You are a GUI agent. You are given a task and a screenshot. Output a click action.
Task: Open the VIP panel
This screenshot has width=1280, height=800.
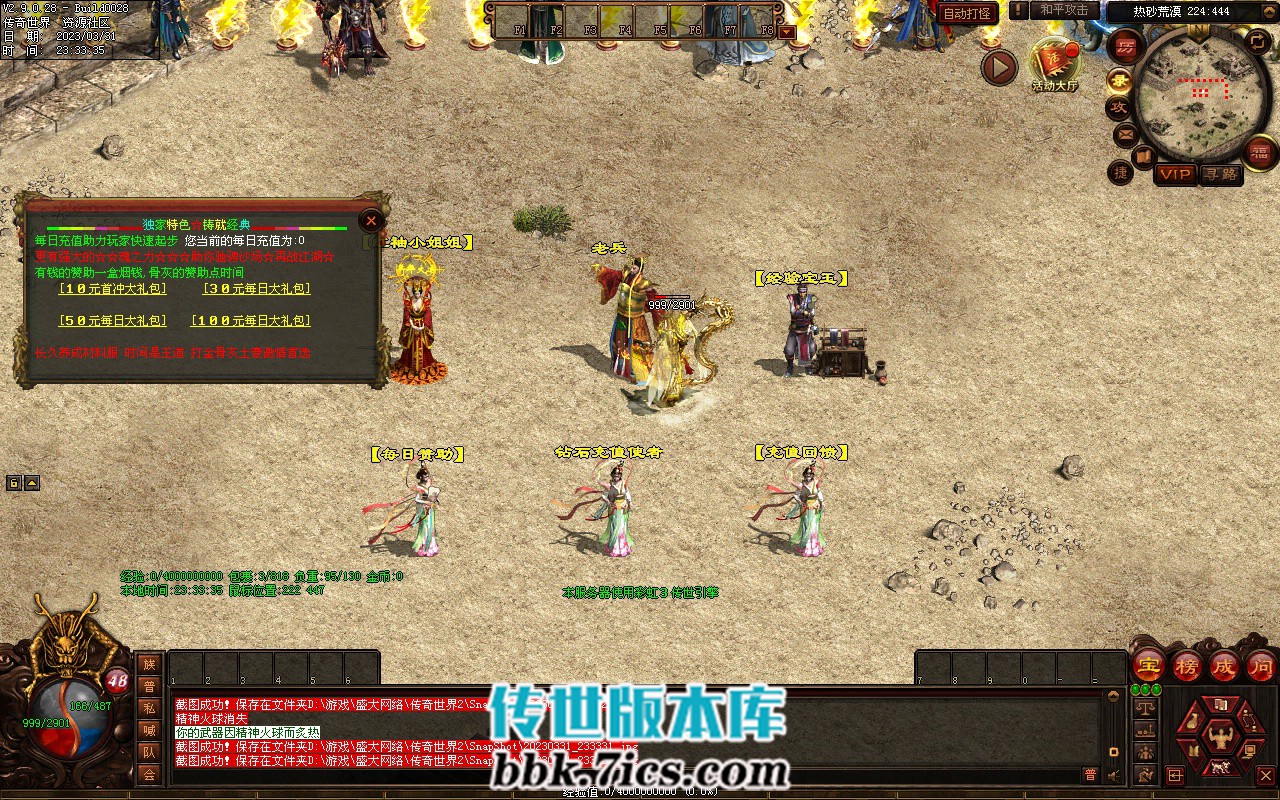[1175, 174]
